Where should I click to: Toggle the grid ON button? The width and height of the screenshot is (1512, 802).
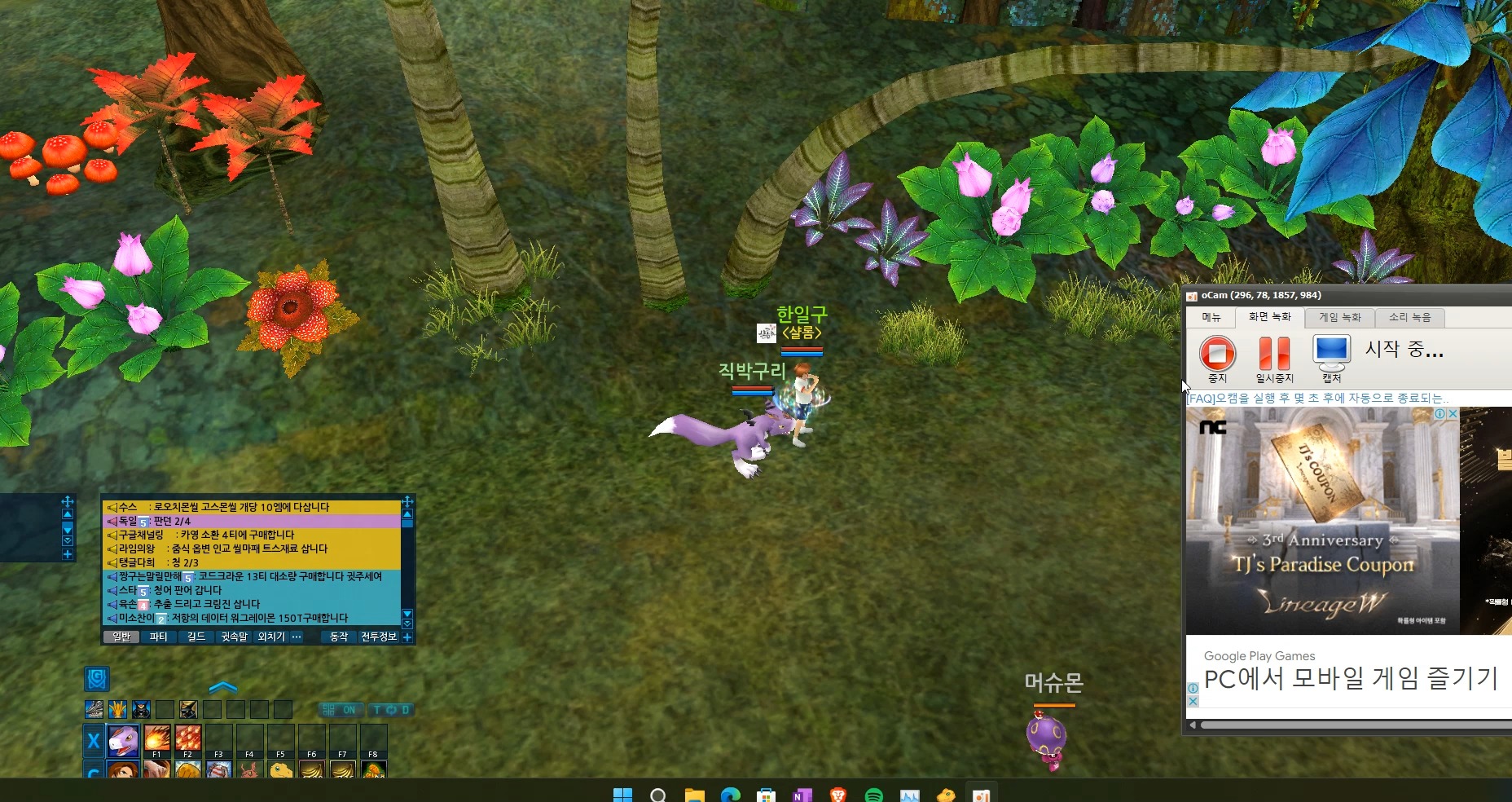(340, 710)
